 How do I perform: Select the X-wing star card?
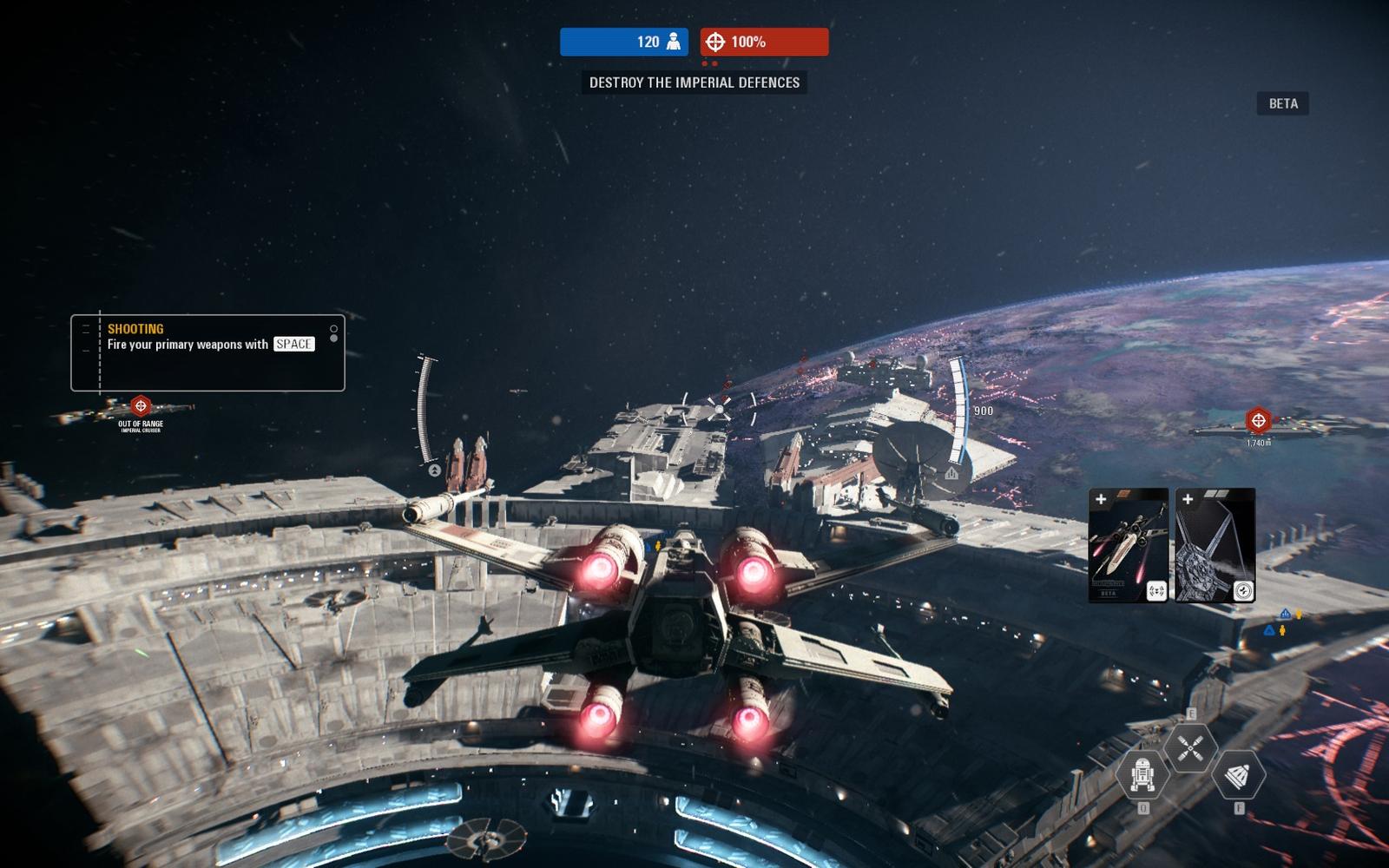(1129, 545)
